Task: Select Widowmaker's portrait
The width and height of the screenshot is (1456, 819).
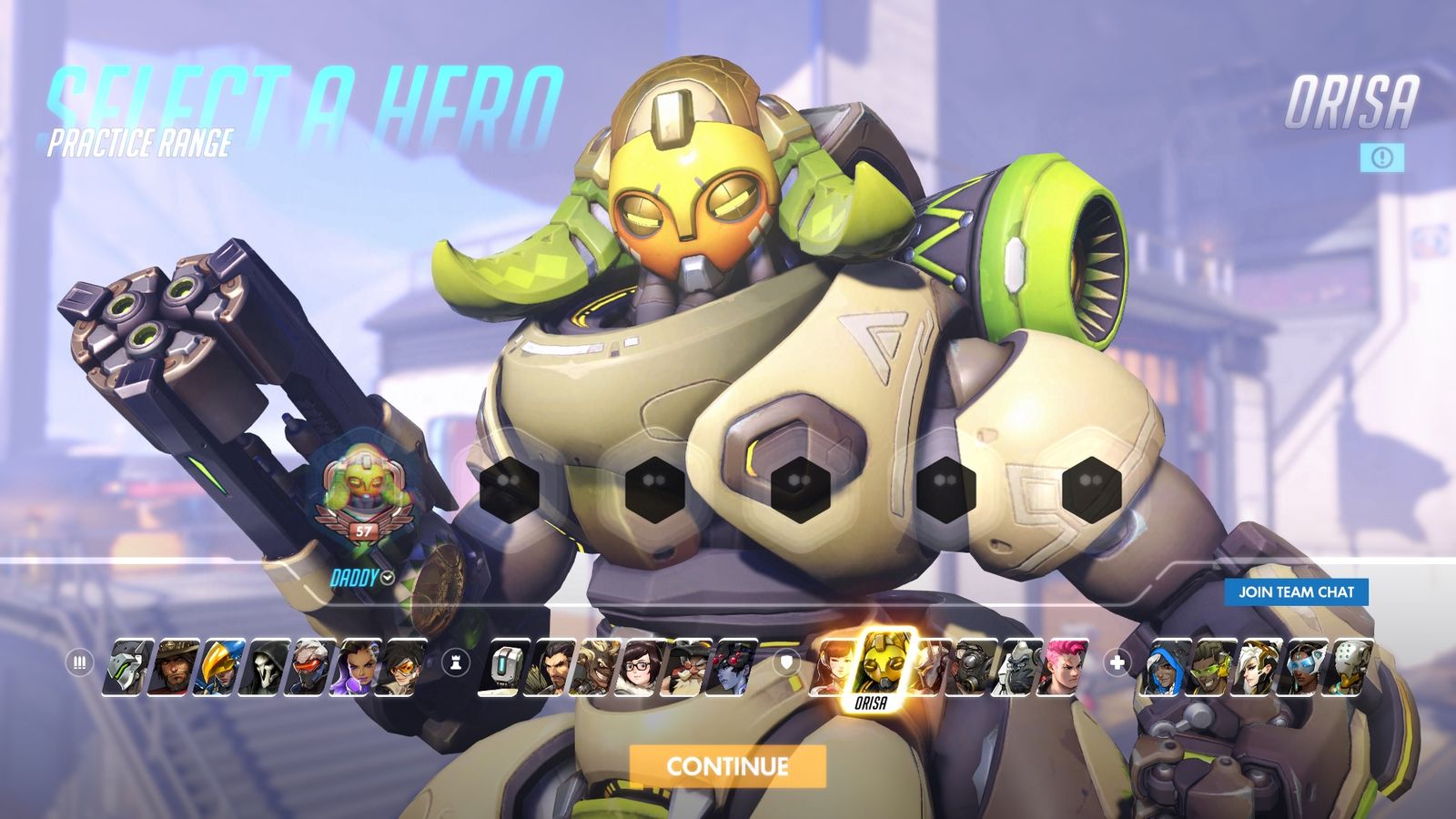Action: (733, 666)
